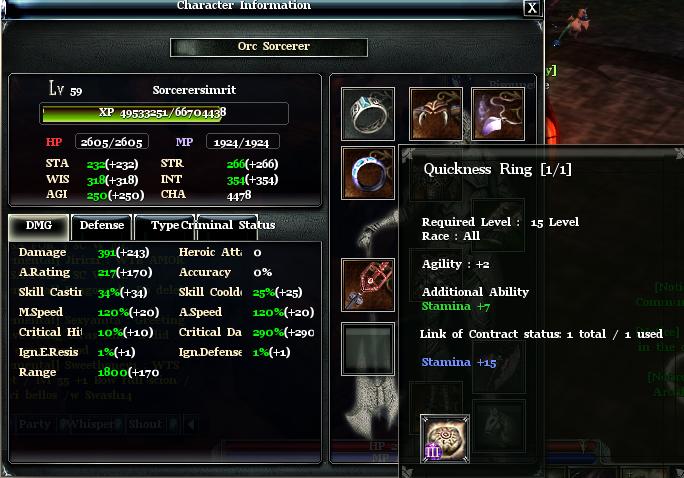Choose the blue Quickness Ring slot
The image size is (684, 478).
pos(368,172)
